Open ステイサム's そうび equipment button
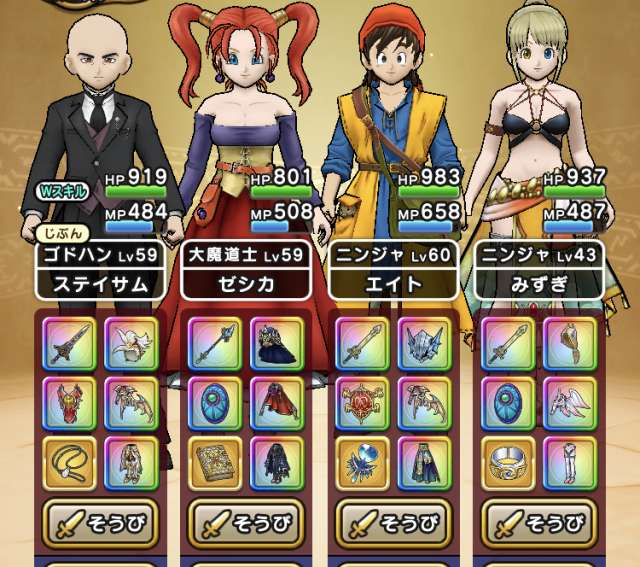 101,523
